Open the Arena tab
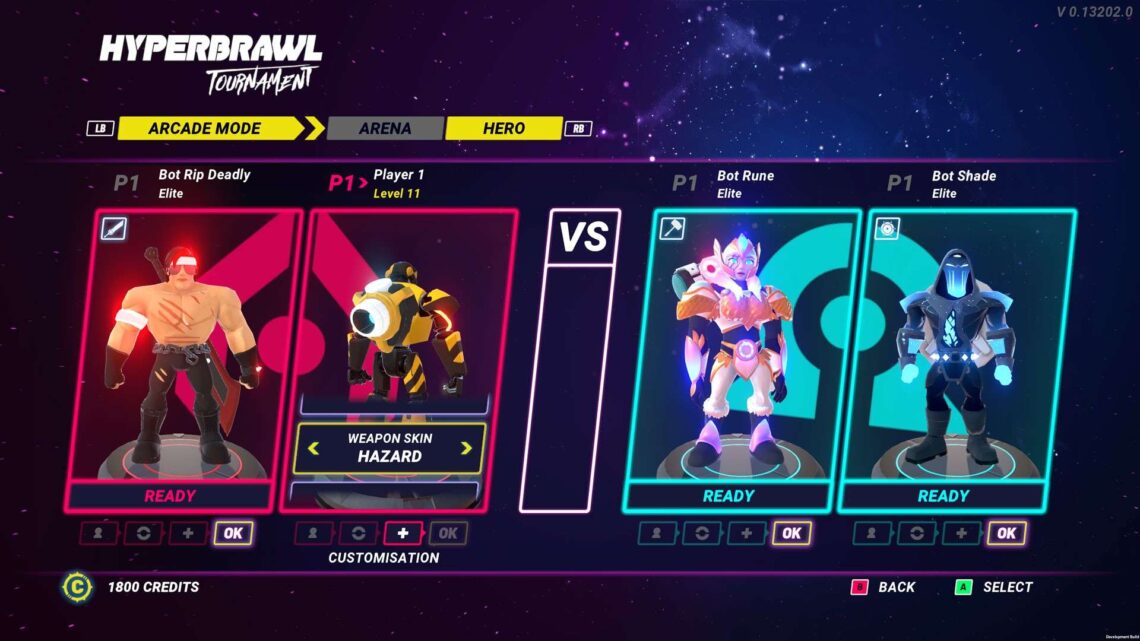This screenshot has height=641, width=1140. pyautogui.click(x=385, y=128)
